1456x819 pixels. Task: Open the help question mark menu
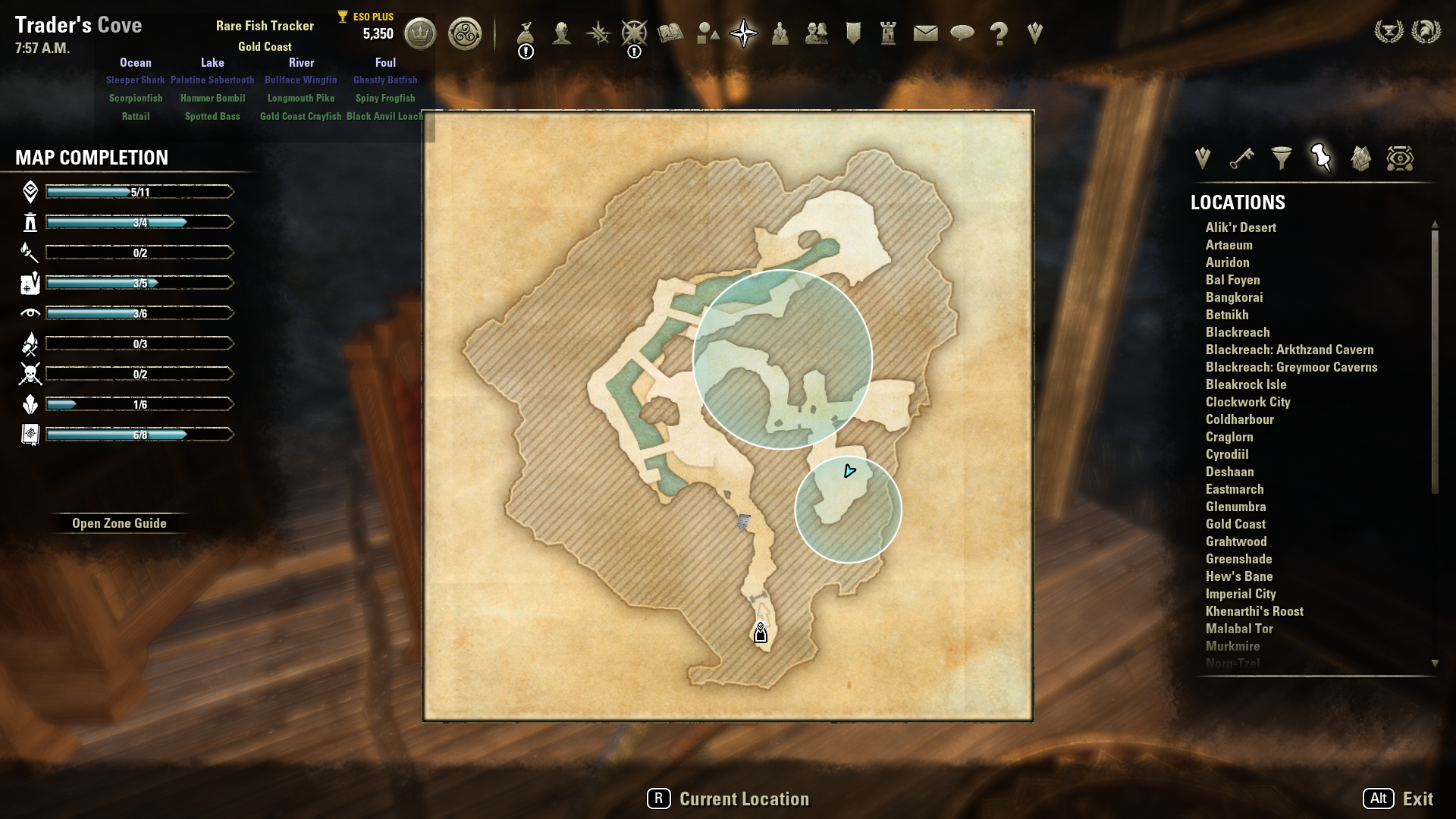click(x=999, y=33)
